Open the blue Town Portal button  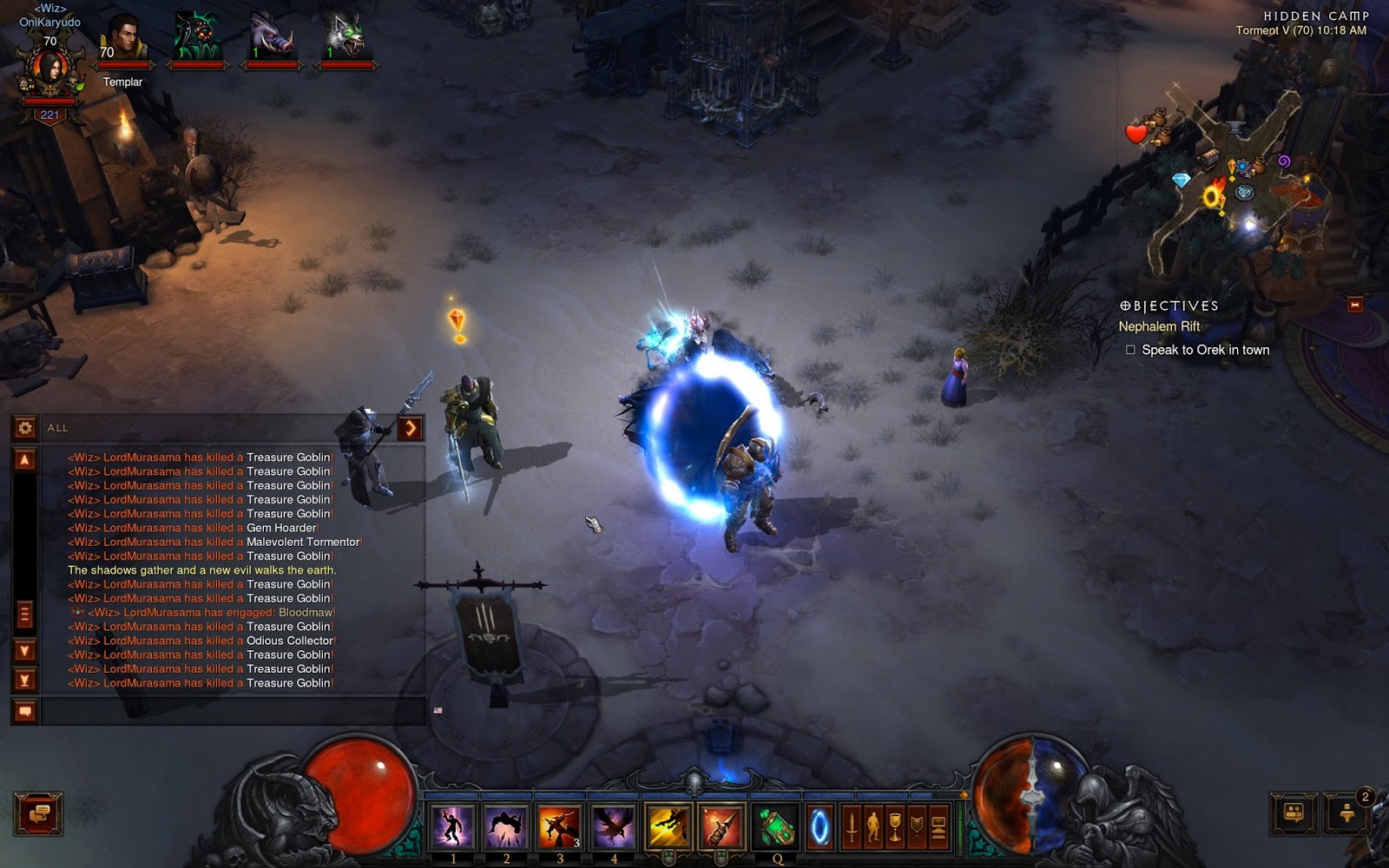(820, 827)
